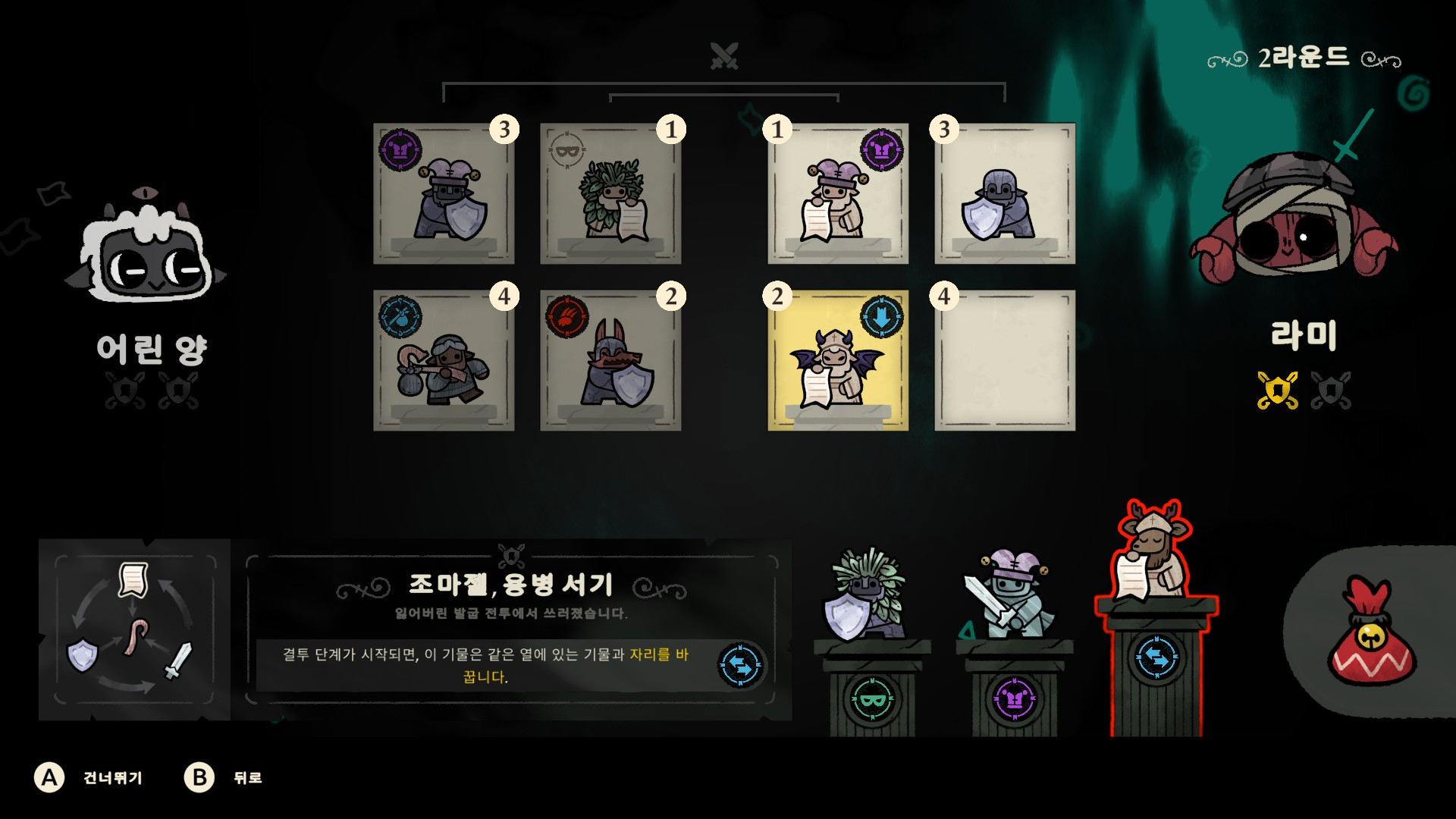Select the jester scribe tile holding a scroll

click(838, 194)
